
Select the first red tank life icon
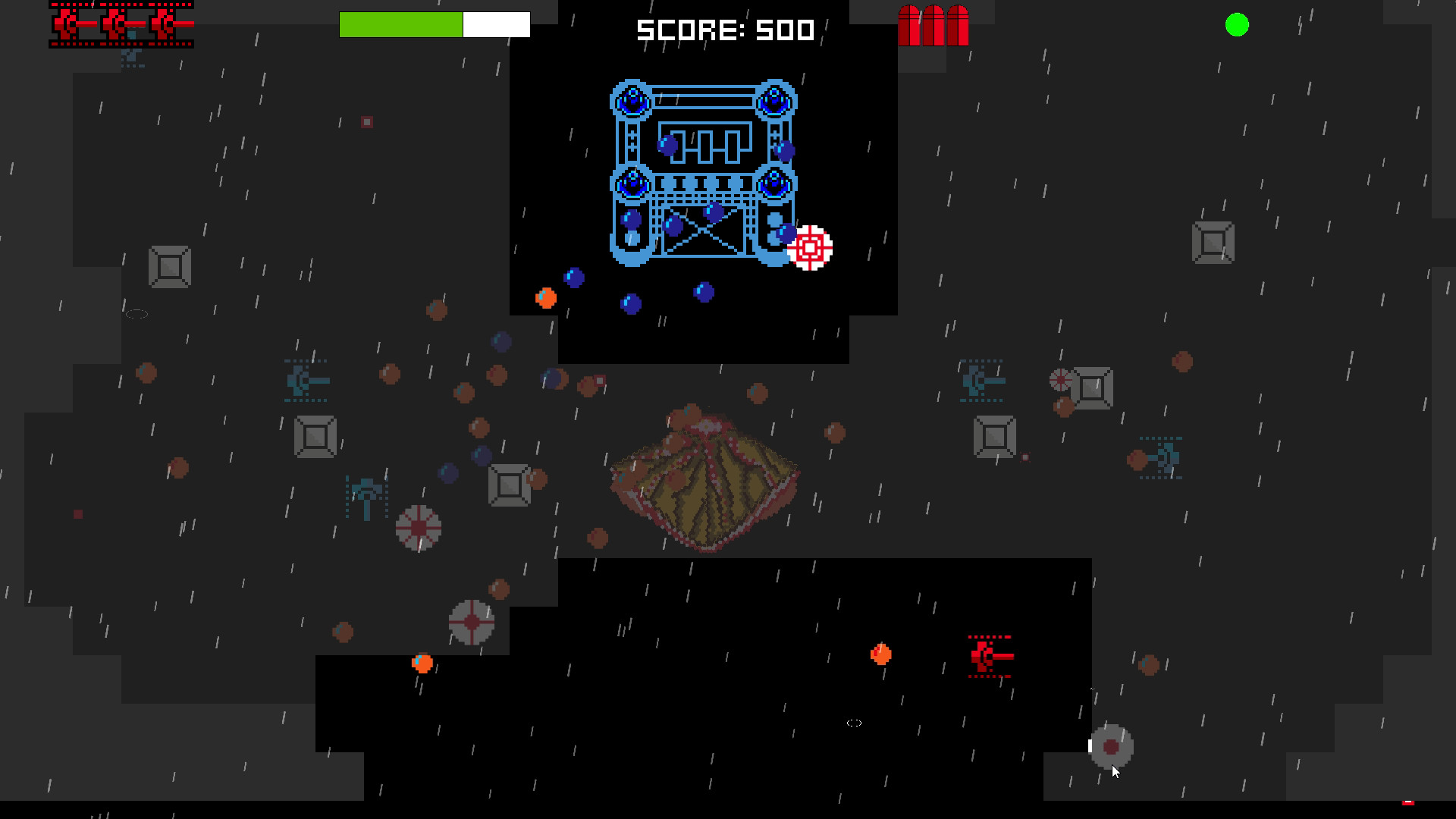[x=67, y=24]
